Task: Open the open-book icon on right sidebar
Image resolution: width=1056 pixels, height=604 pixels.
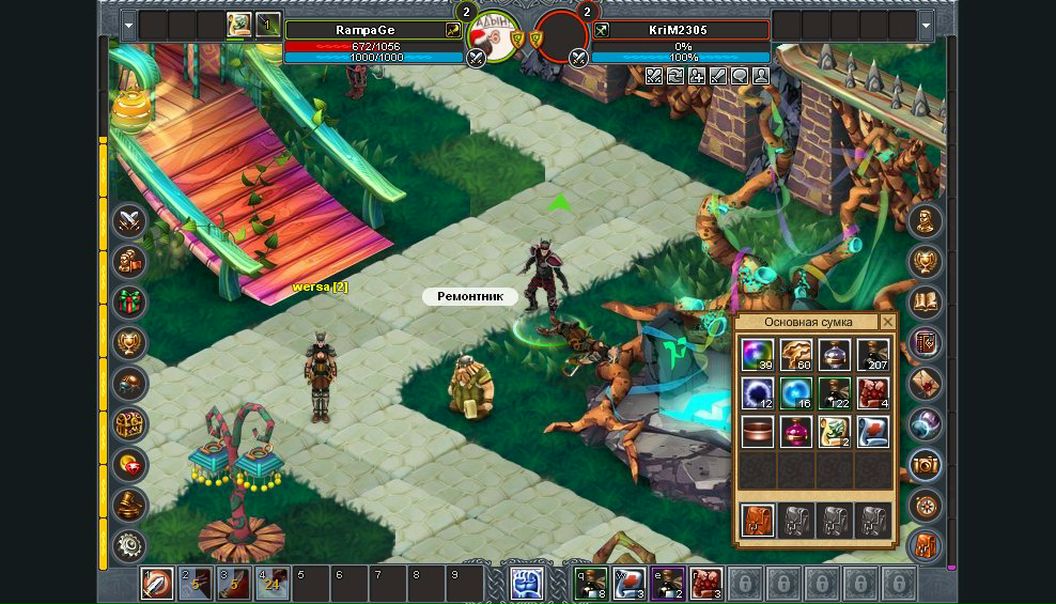Action: pos(925,301)
